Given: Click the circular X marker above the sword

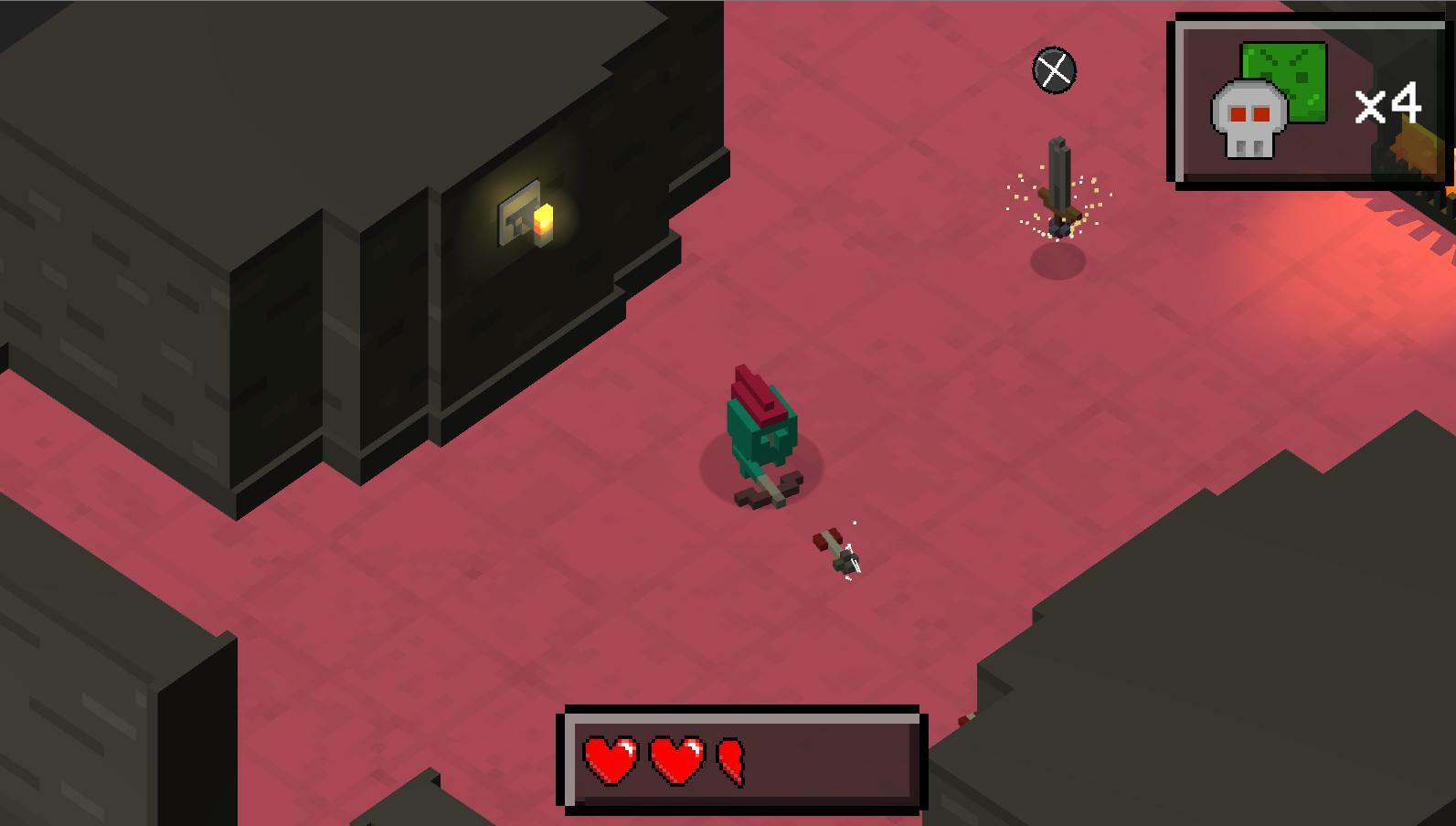Looking at the screenshot, I should click(x=1053, y=69).
